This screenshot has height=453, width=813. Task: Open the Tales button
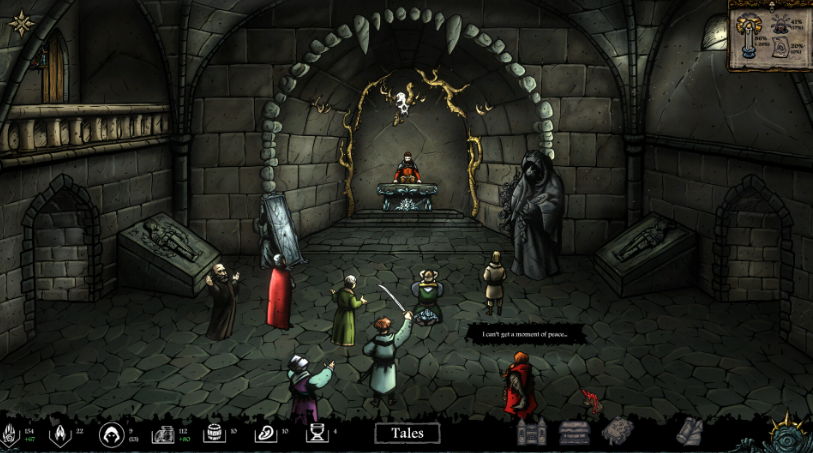(x=408, y=433)
